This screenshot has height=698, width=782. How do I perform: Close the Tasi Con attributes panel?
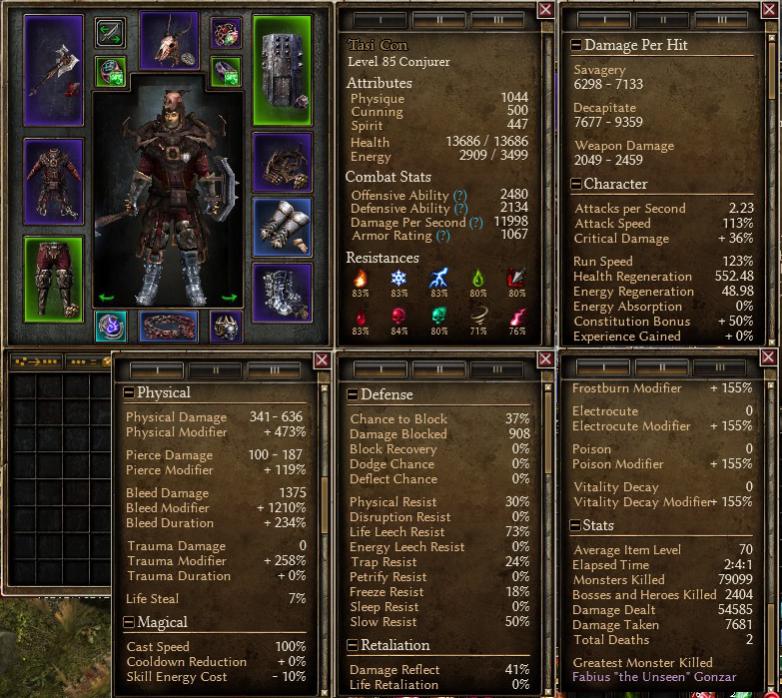[545, 10]
